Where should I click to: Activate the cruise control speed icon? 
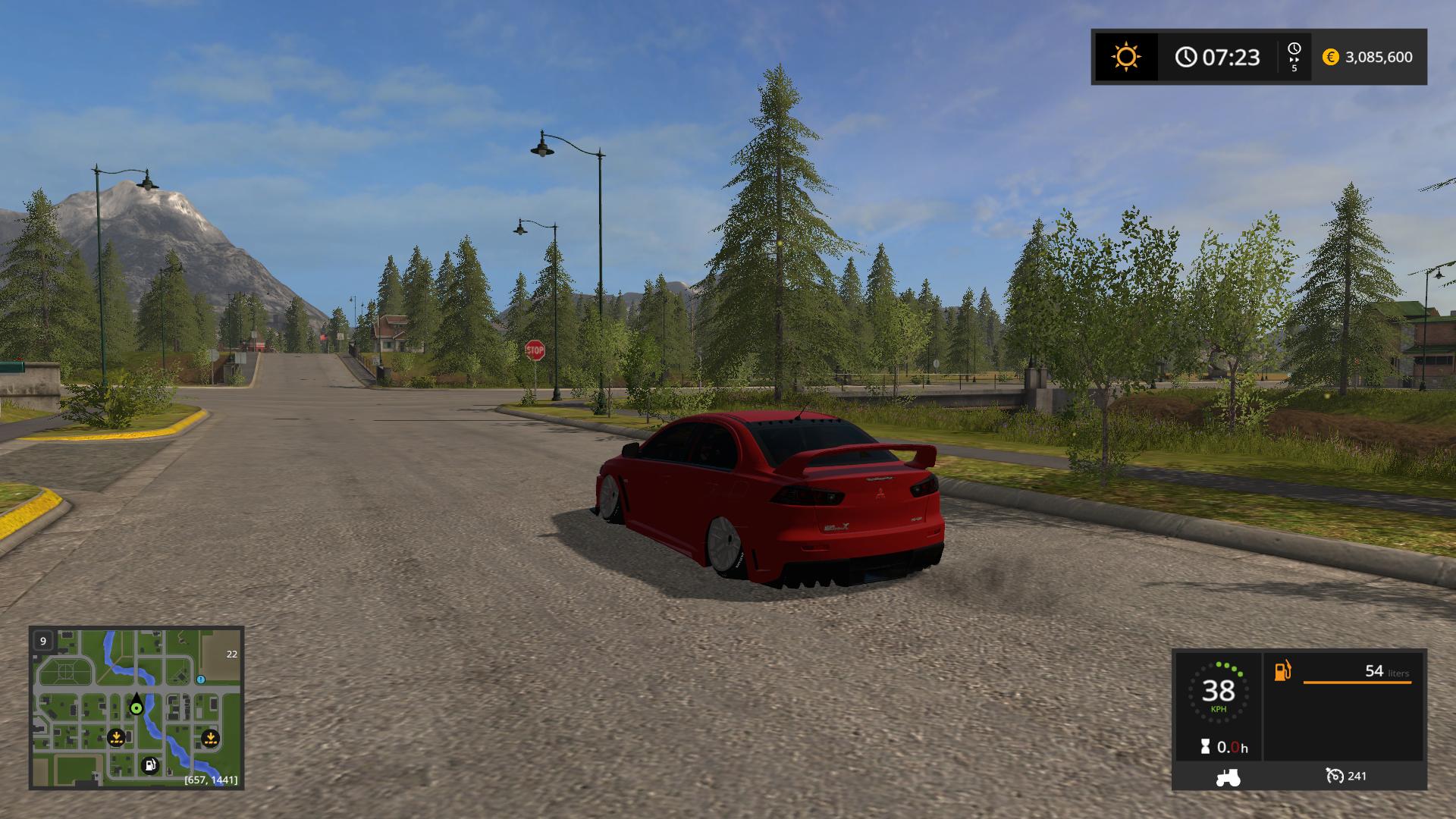coord(1335,776)
